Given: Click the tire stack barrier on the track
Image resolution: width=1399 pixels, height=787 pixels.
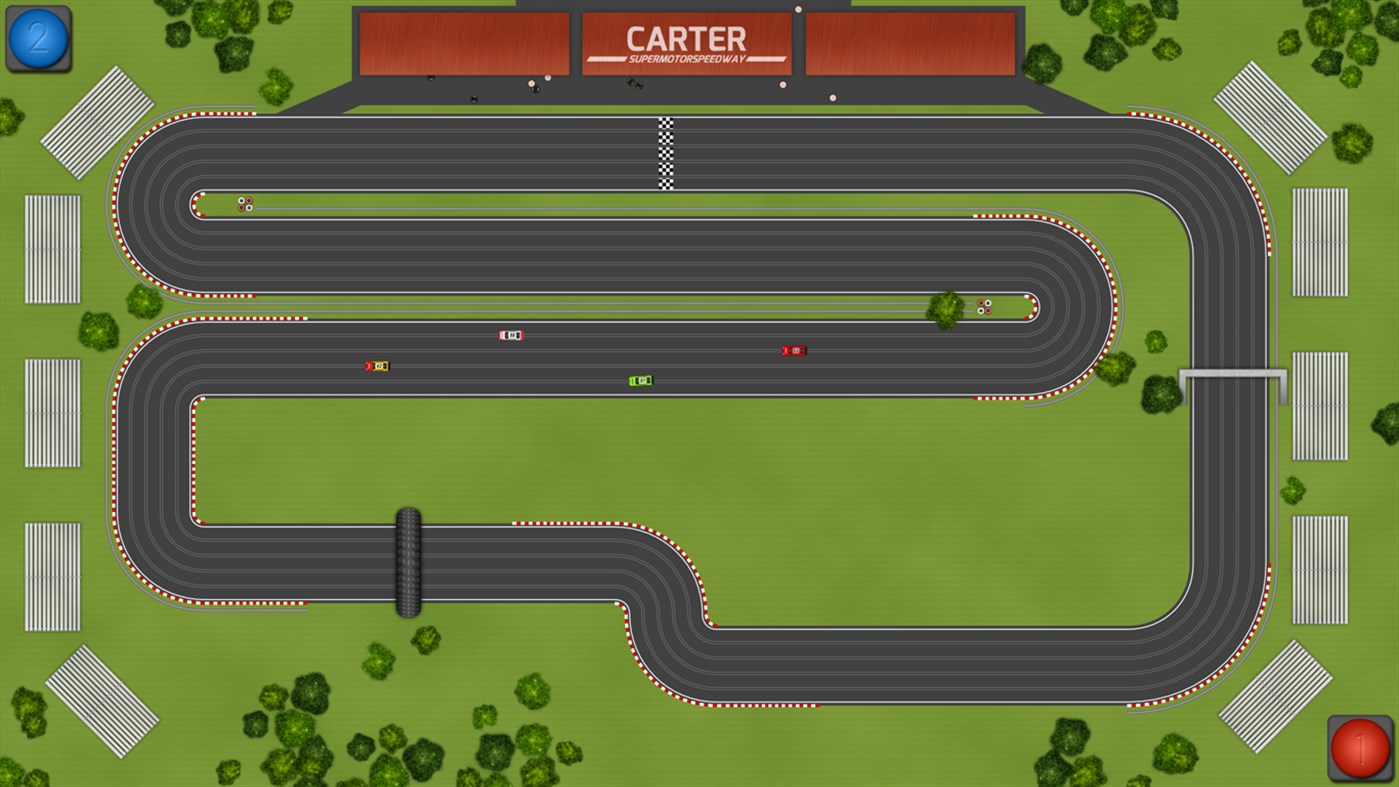Looking at the screenshot, I should pos(407,563).
